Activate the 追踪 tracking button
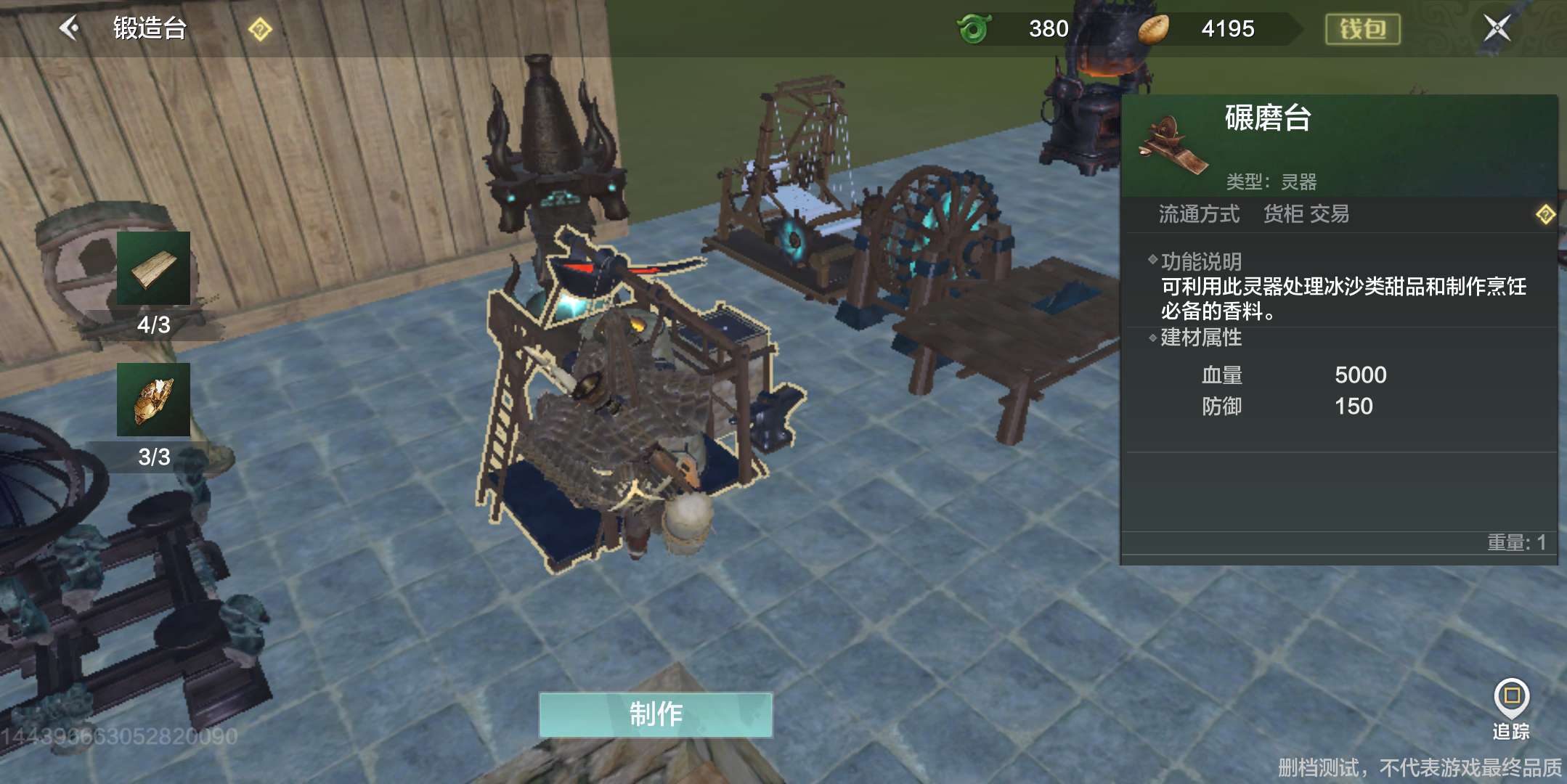The width and height of the screenshot is (1567, 784). click(x=1511, y=706)
